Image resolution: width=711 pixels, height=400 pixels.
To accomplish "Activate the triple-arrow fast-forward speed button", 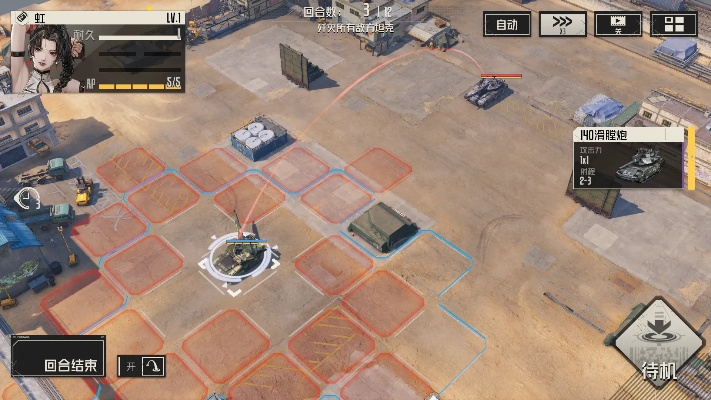I will (563, 25).
